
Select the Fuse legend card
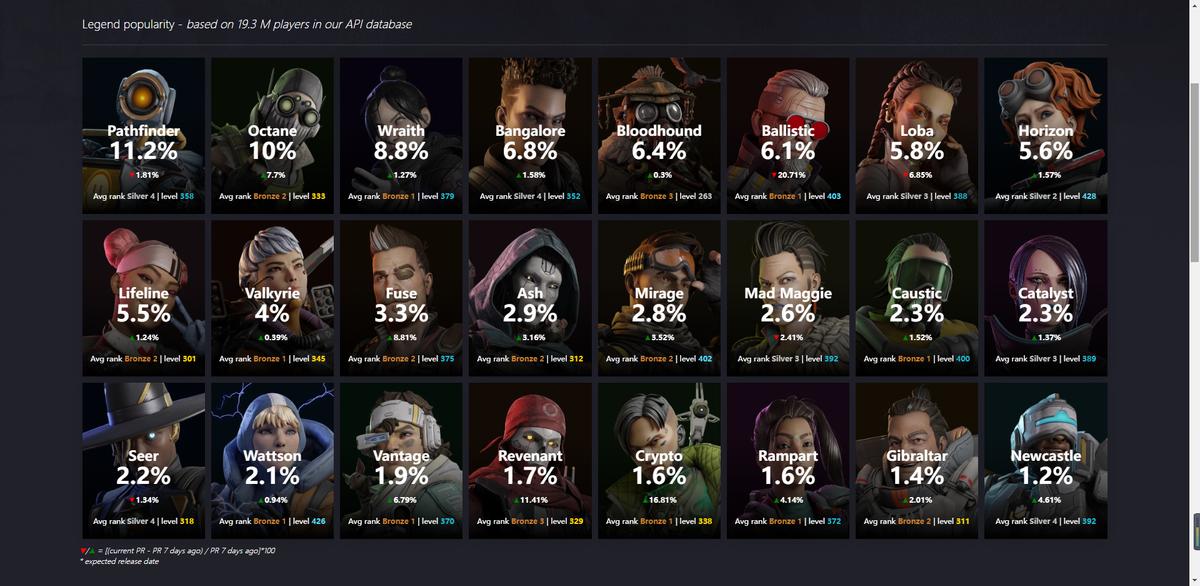[x=401, y=297]
